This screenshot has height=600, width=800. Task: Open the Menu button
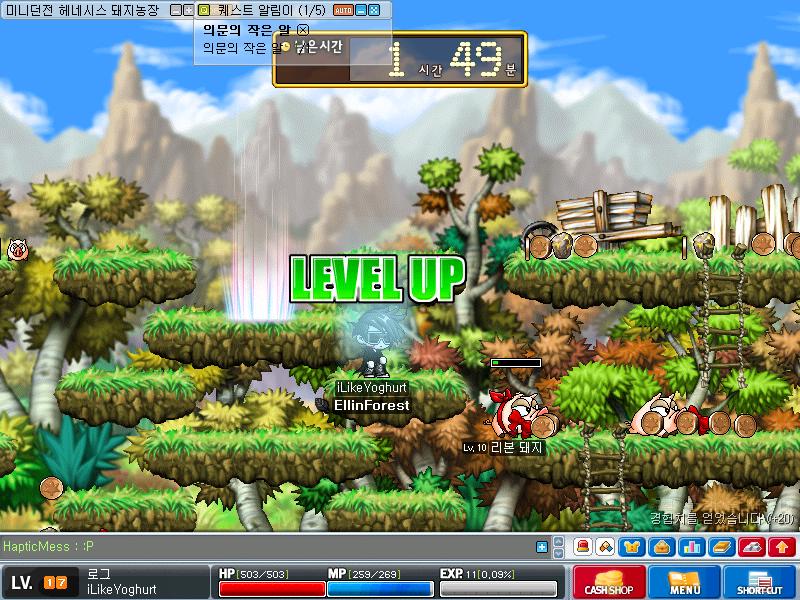tap(685, 581)
